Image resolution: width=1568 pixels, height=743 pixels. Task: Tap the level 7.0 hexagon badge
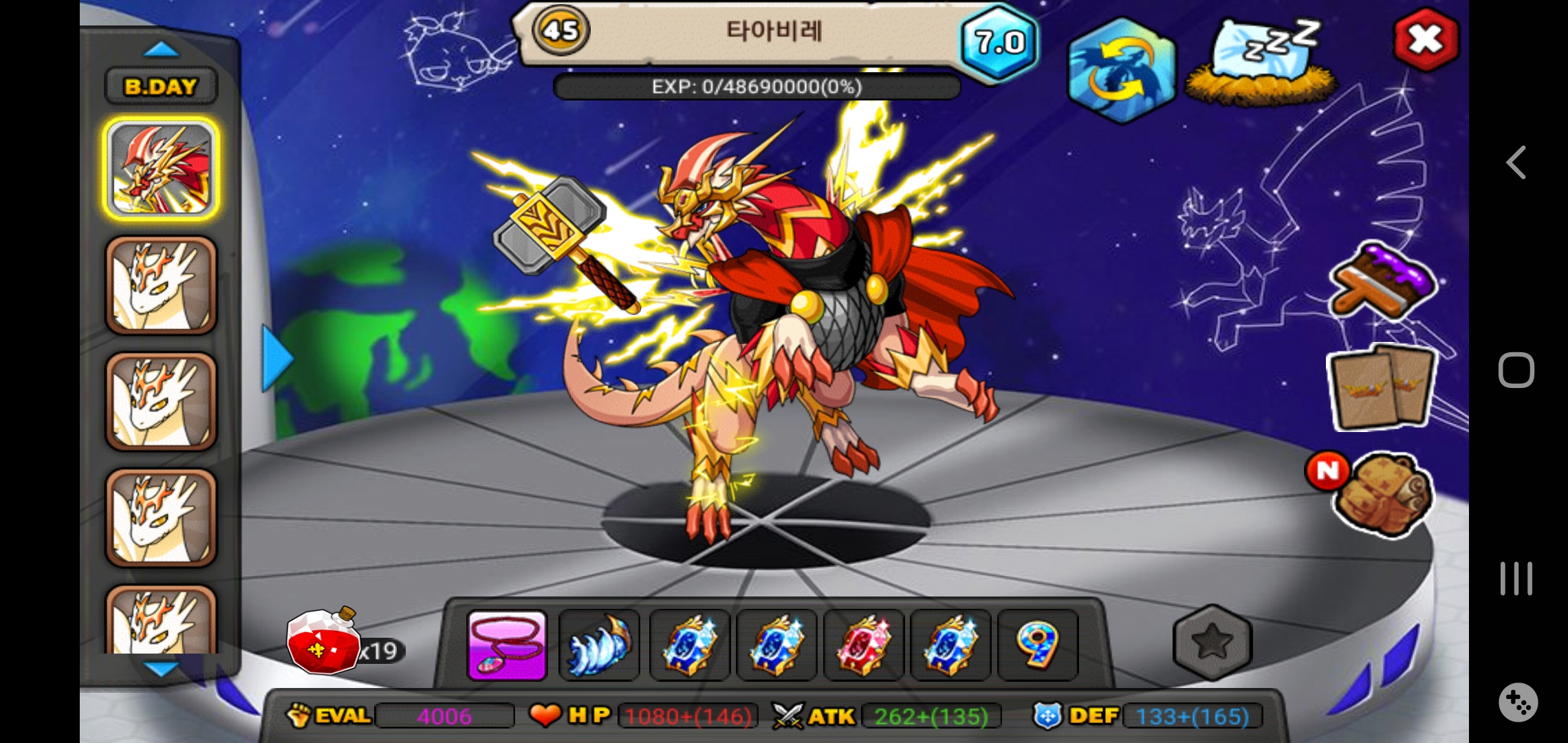point(1000,43)
